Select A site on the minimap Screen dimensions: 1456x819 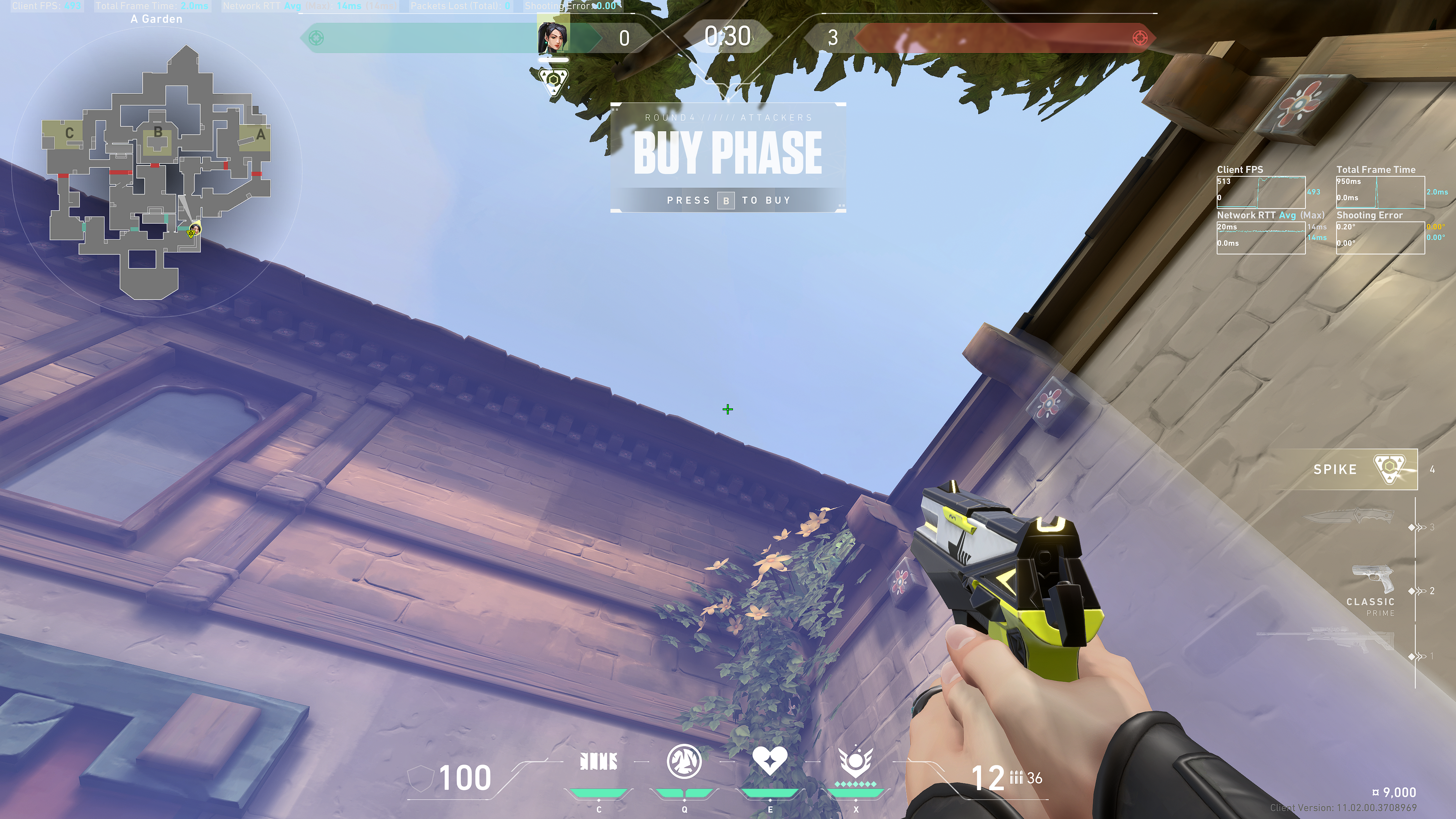260,135
